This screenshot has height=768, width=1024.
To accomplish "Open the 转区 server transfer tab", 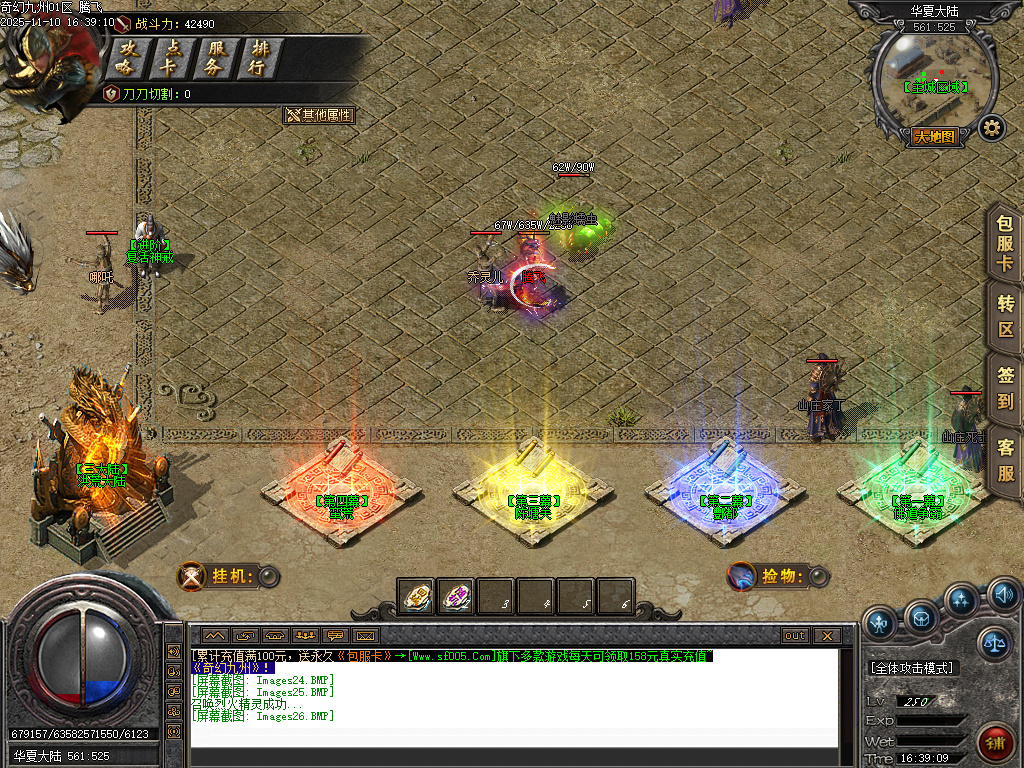I will (1005, 315).
